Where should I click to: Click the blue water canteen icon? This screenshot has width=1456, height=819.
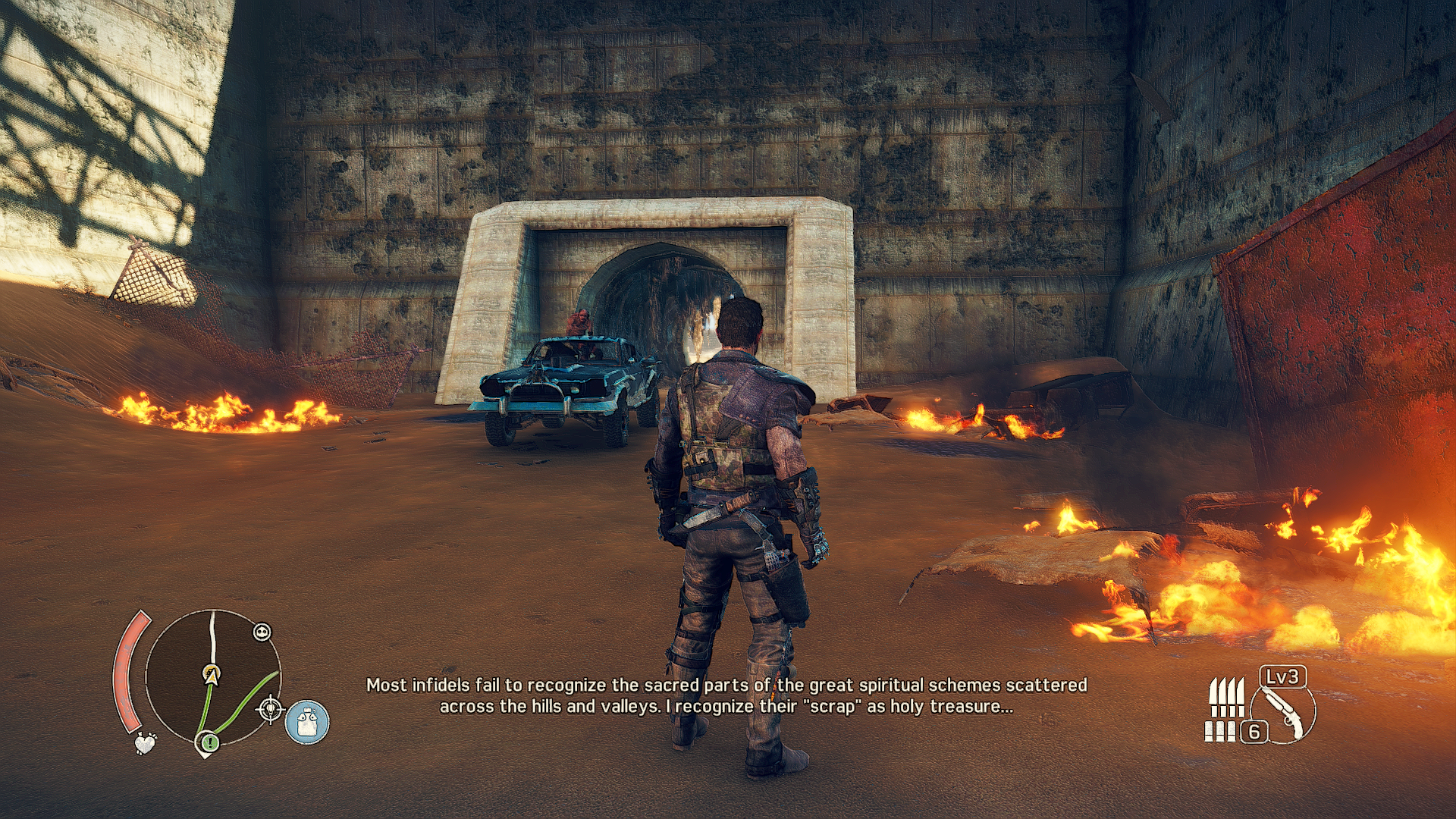(307, 721)
